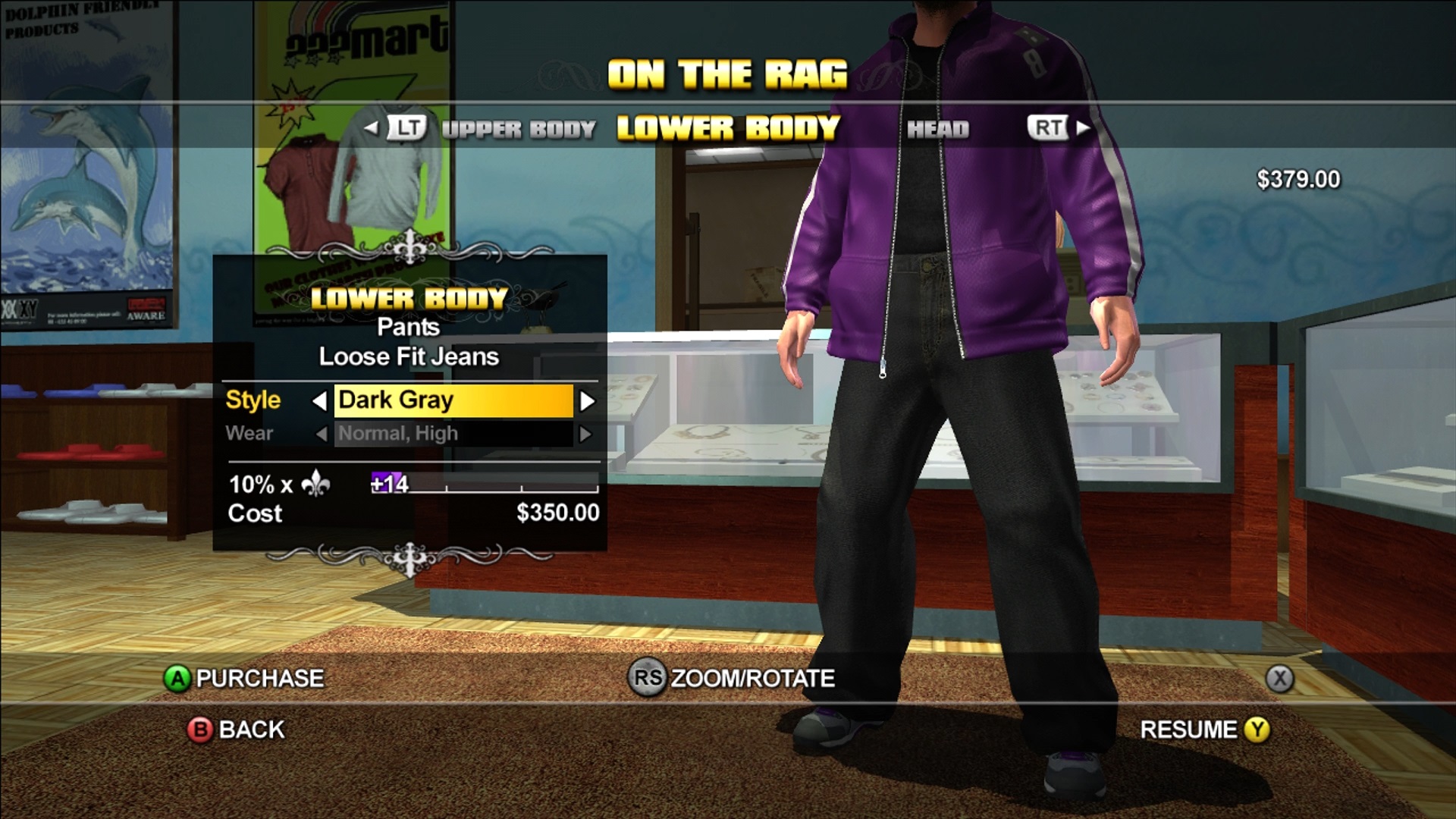
Task: Purchase the Loose Fit Jeans
Action: 244,678
